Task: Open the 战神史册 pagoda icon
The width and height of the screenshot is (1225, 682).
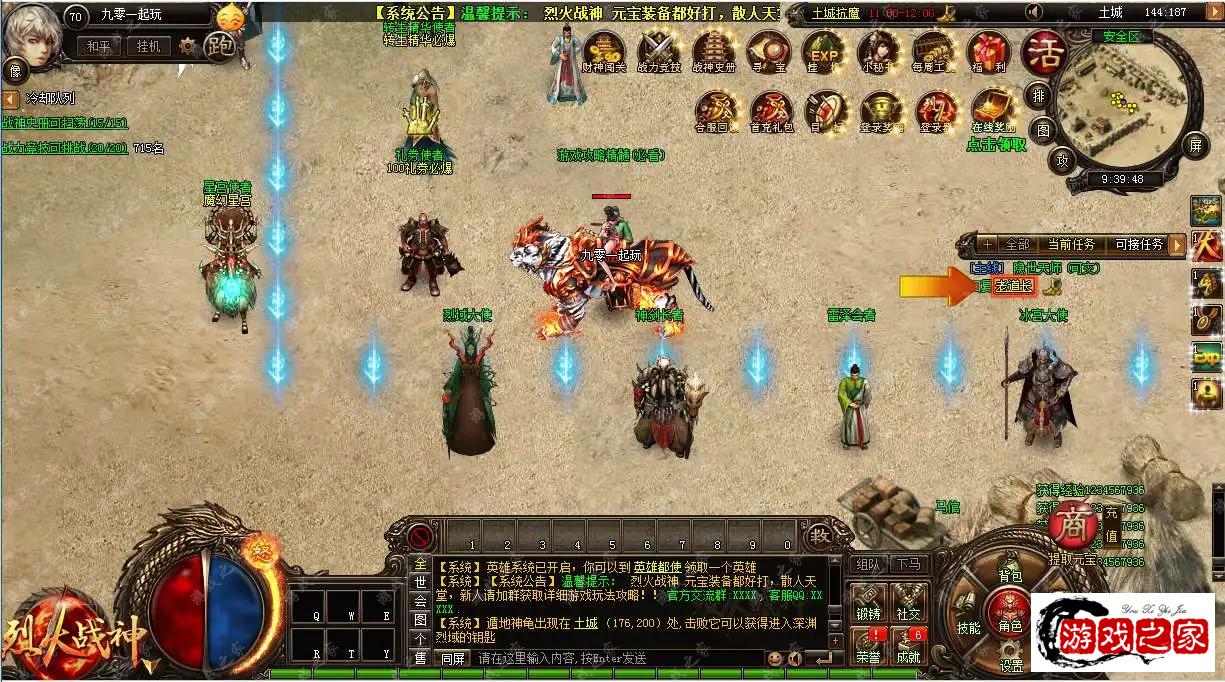Action: tap(714, 50)
